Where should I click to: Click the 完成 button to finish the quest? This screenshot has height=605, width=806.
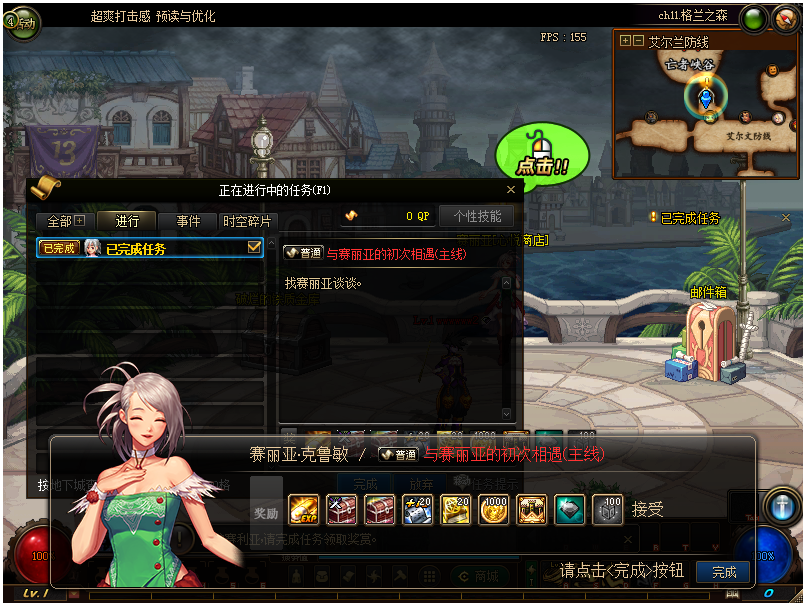point(724,572)
